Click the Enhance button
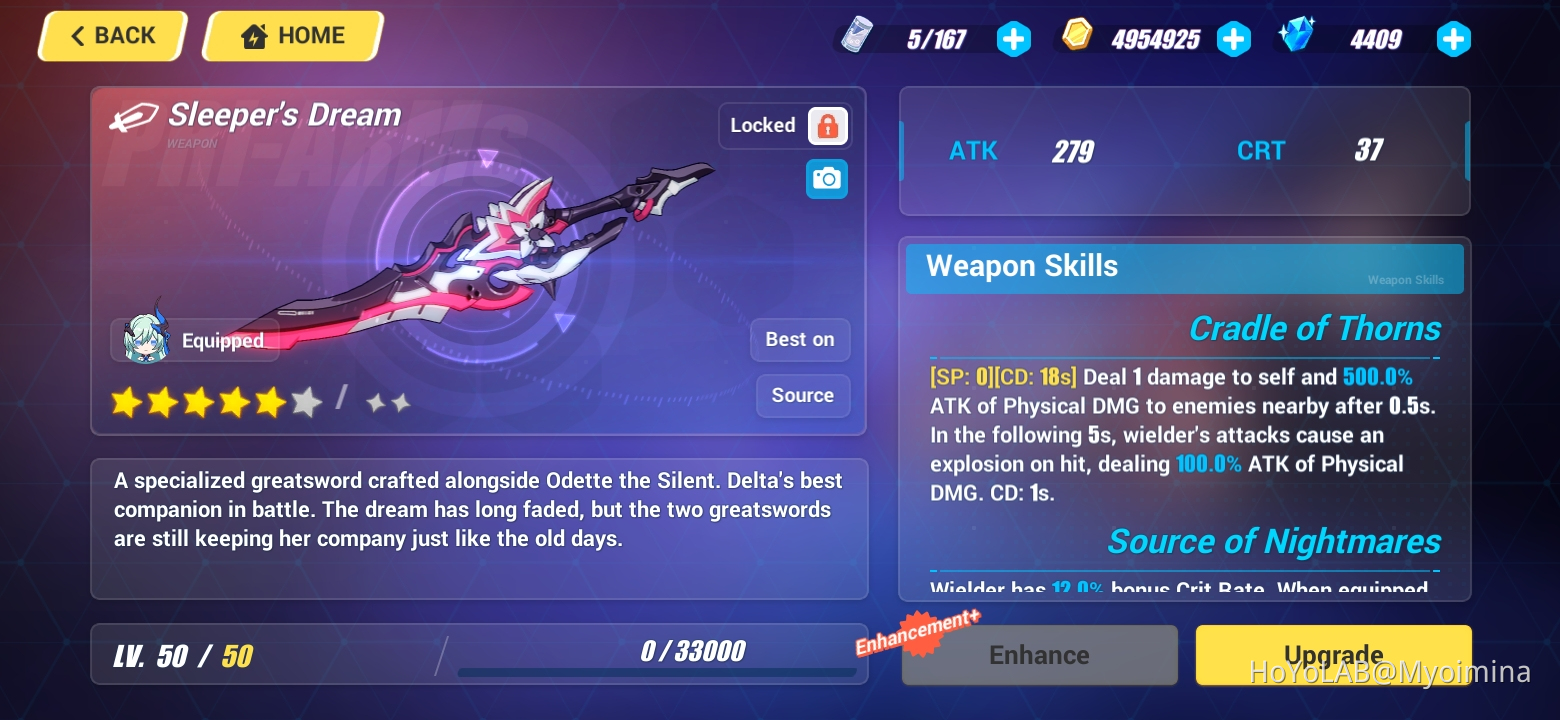 (1038, 655)
